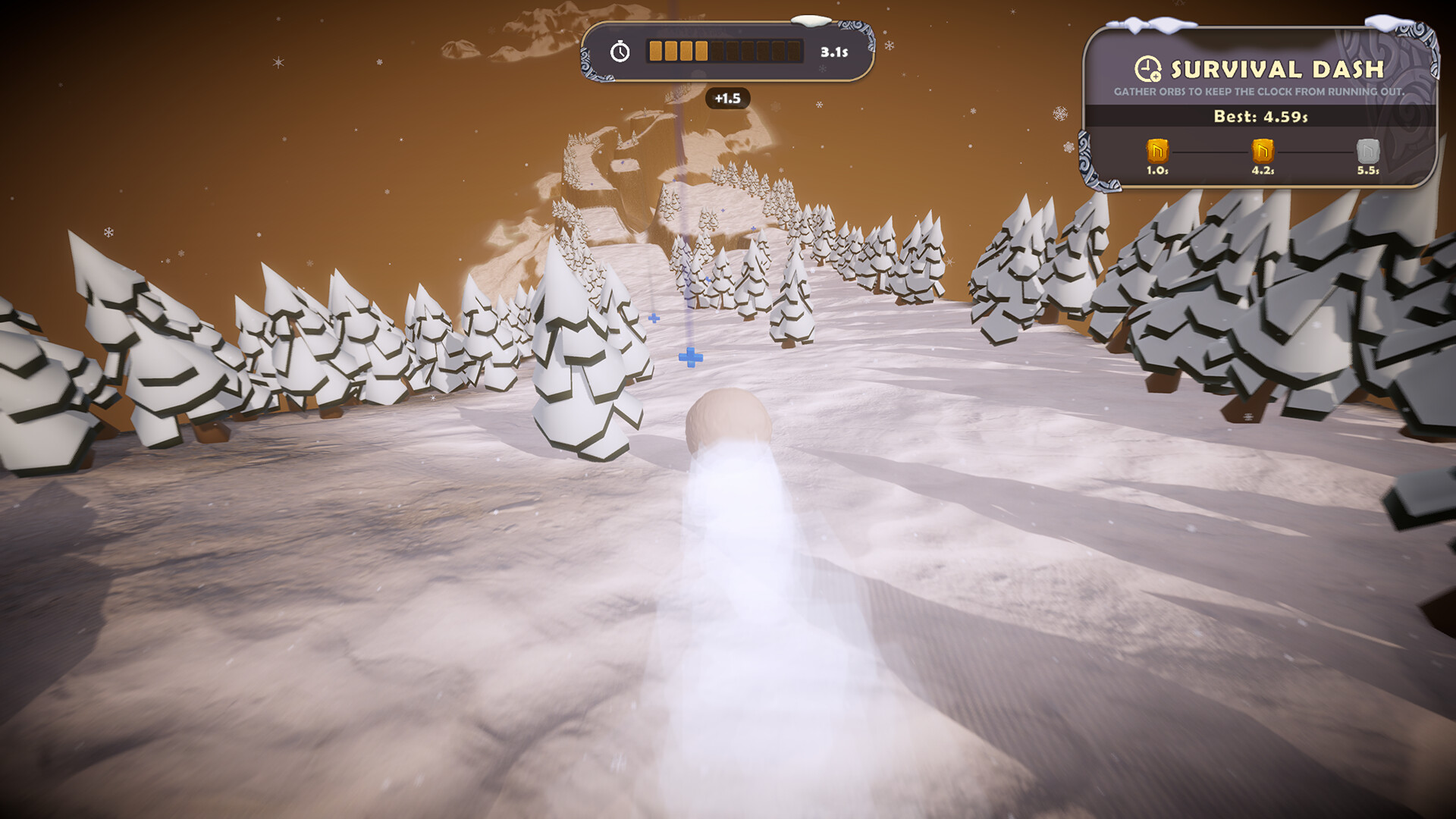Select the gold rune medal marked 4.2s

click(x=1262, y=151)
